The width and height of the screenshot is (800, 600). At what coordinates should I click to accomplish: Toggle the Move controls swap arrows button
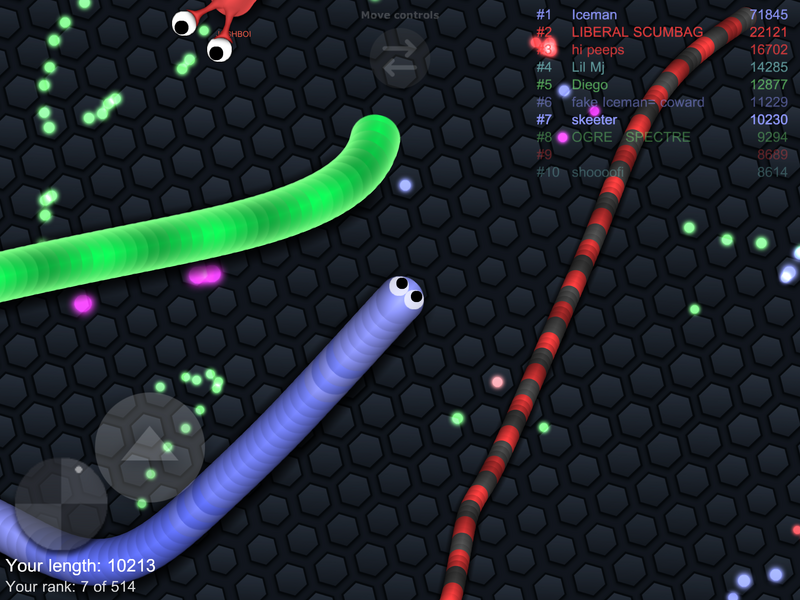pyautogui.click(x=400, y=58)
